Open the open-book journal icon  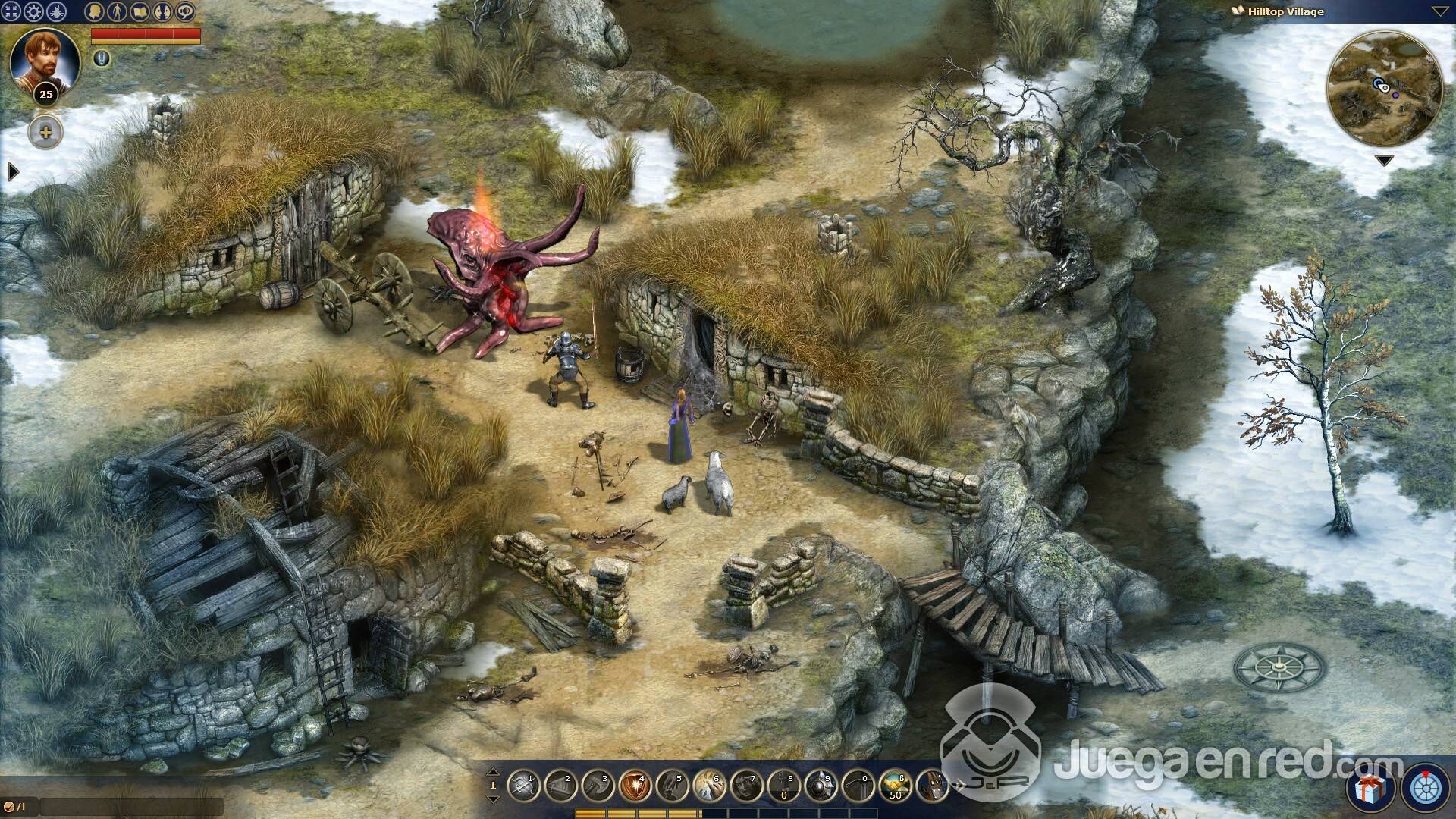[x=140, y=11]
